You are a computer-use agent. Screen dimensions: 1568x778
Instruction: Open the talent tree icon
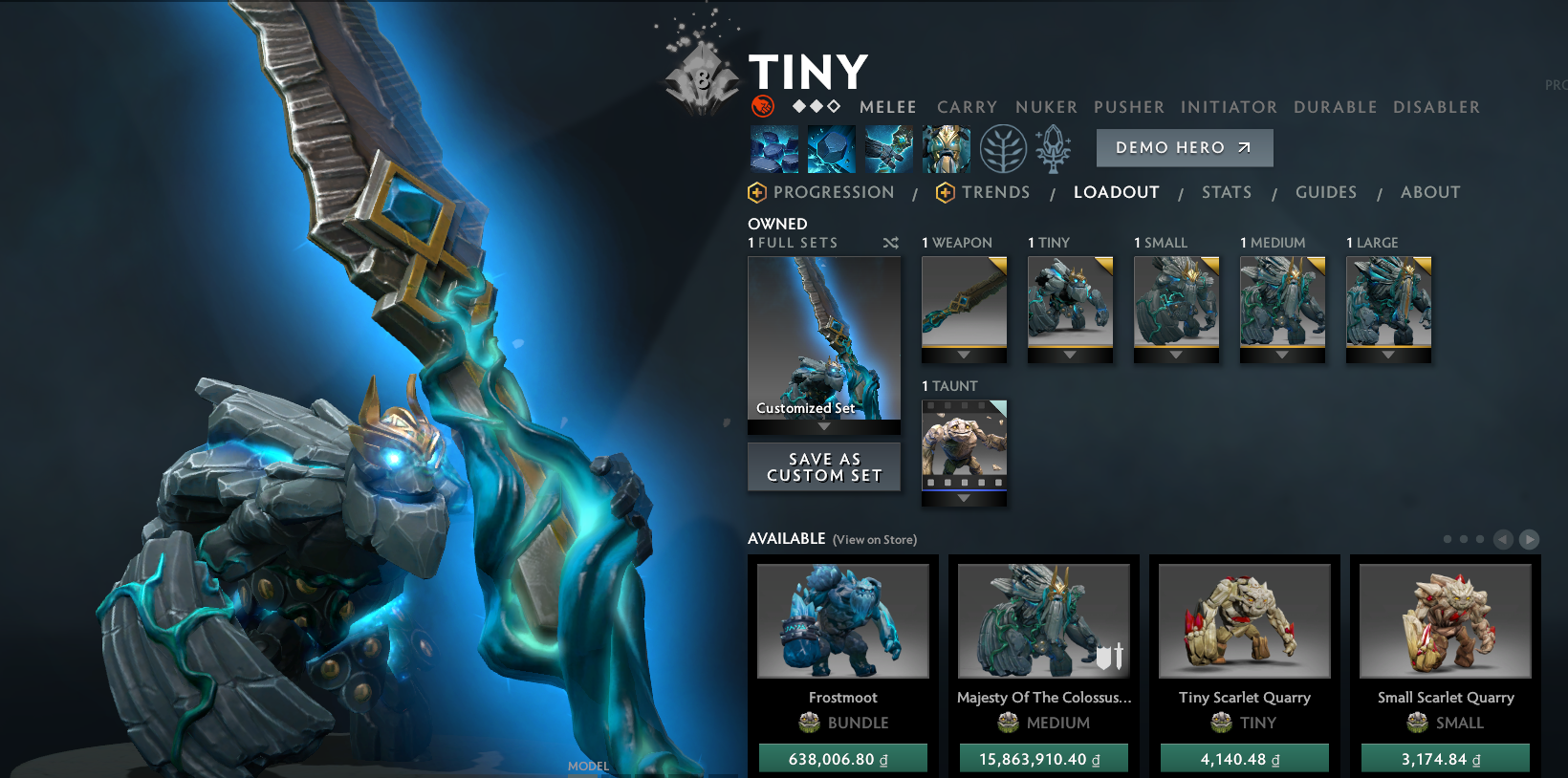click(x=1002, y=148)
